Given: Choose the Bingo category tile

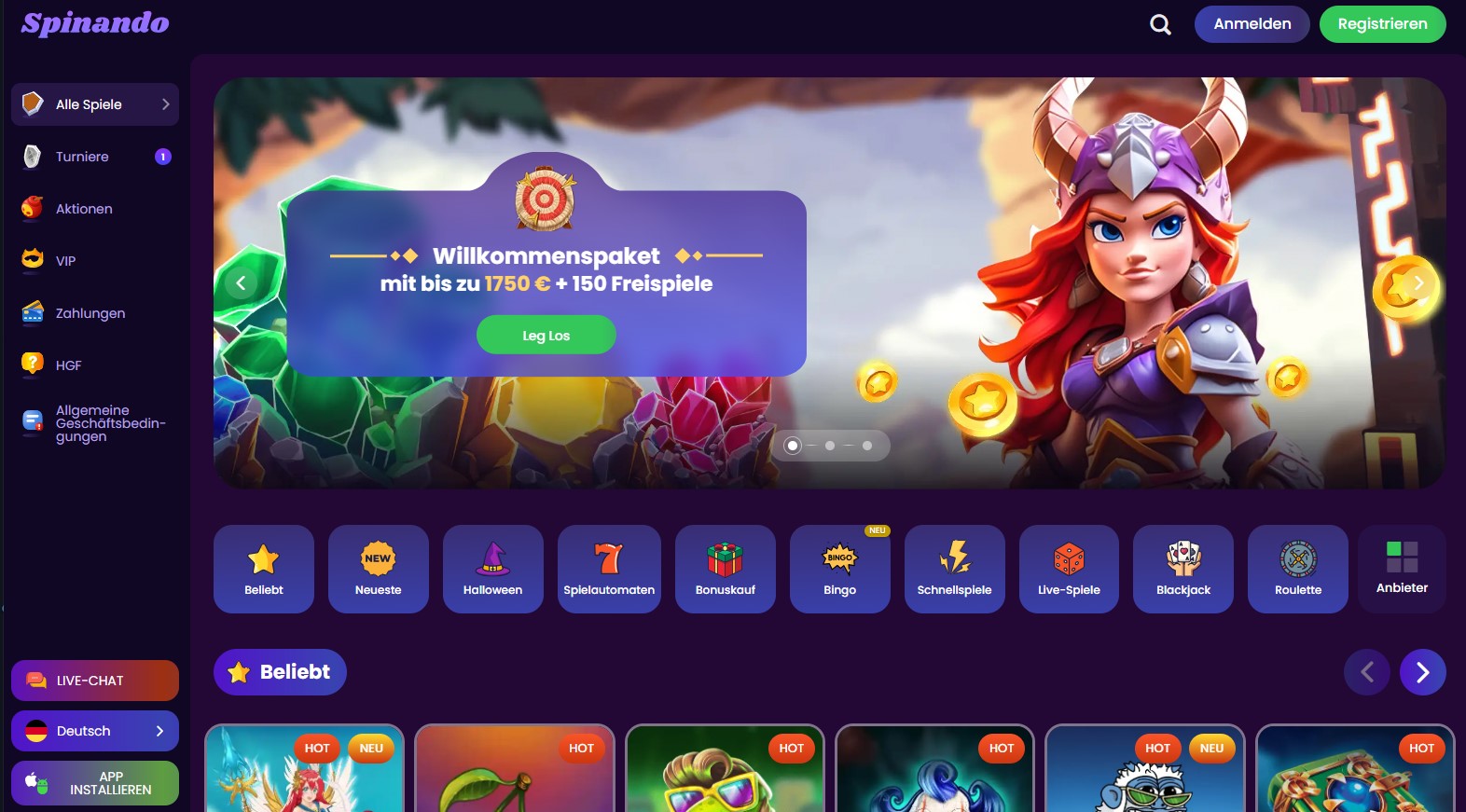Looking at the screenshot, I should [x=839, y=569].
